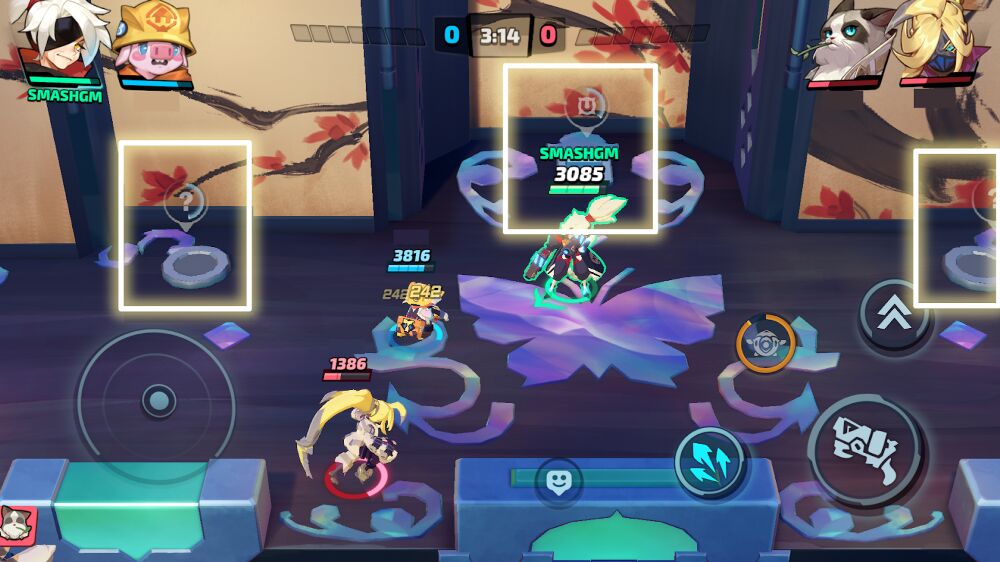Activate the cyan arrows skill
This screenshot has width=1000, height=562.
click(x=709, y=462)
